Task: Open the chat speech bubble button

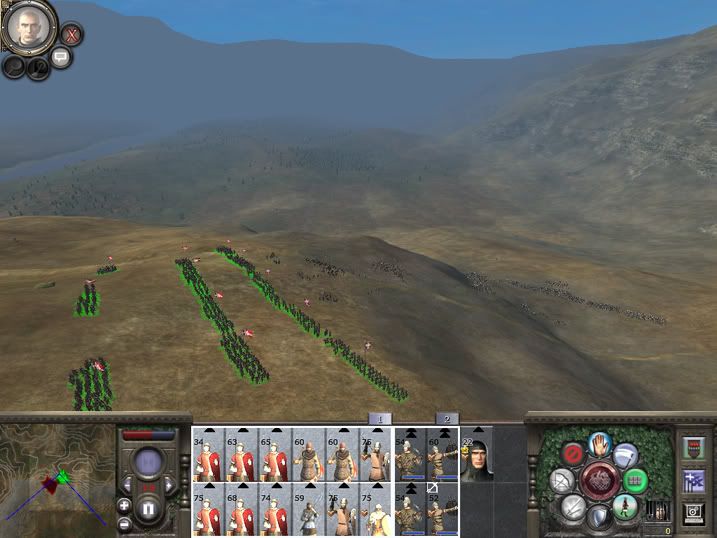Action: (61, 58)
